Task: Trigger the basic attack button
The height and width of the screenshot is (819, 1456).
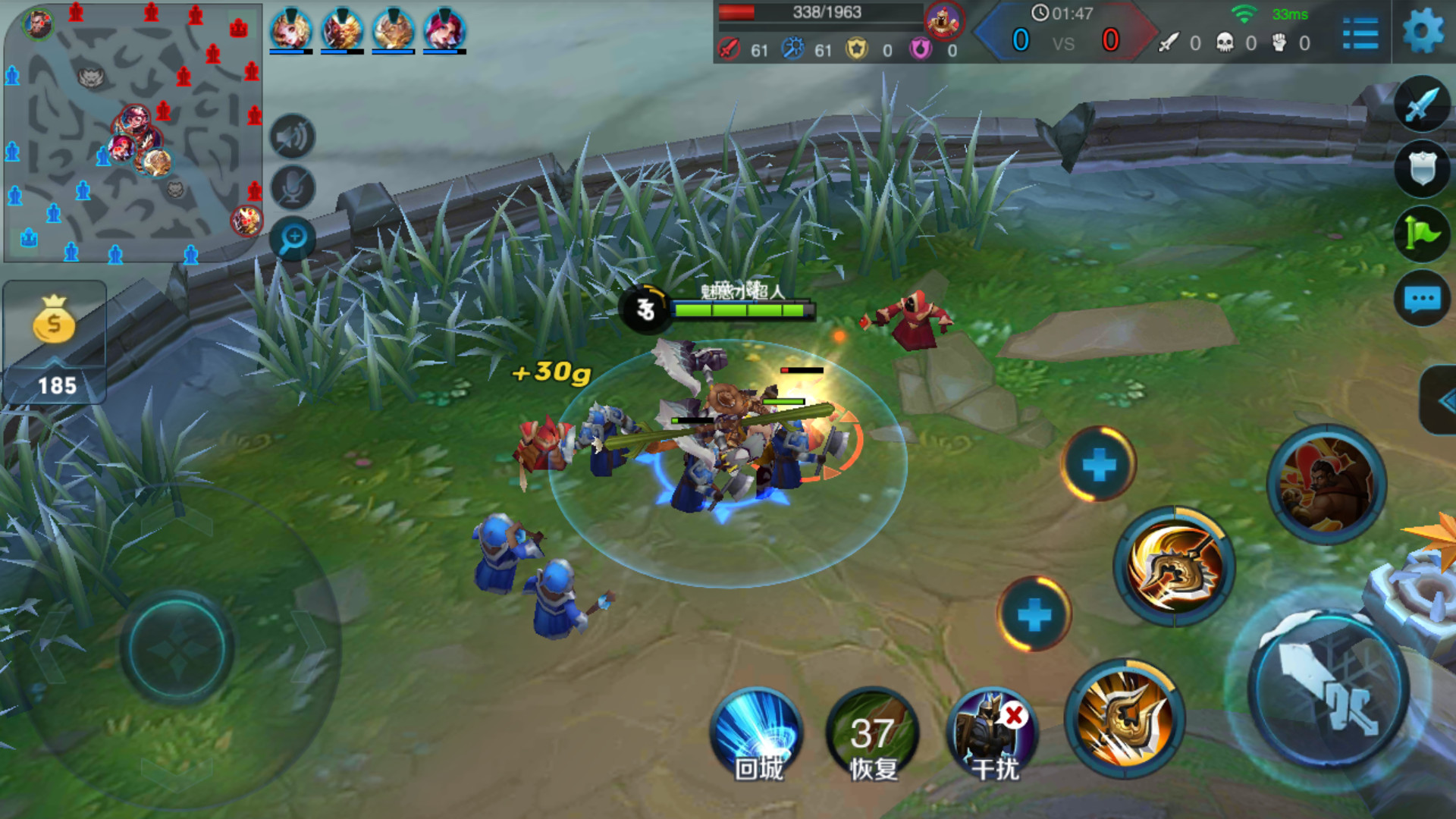Action: tap(1329, 690)
